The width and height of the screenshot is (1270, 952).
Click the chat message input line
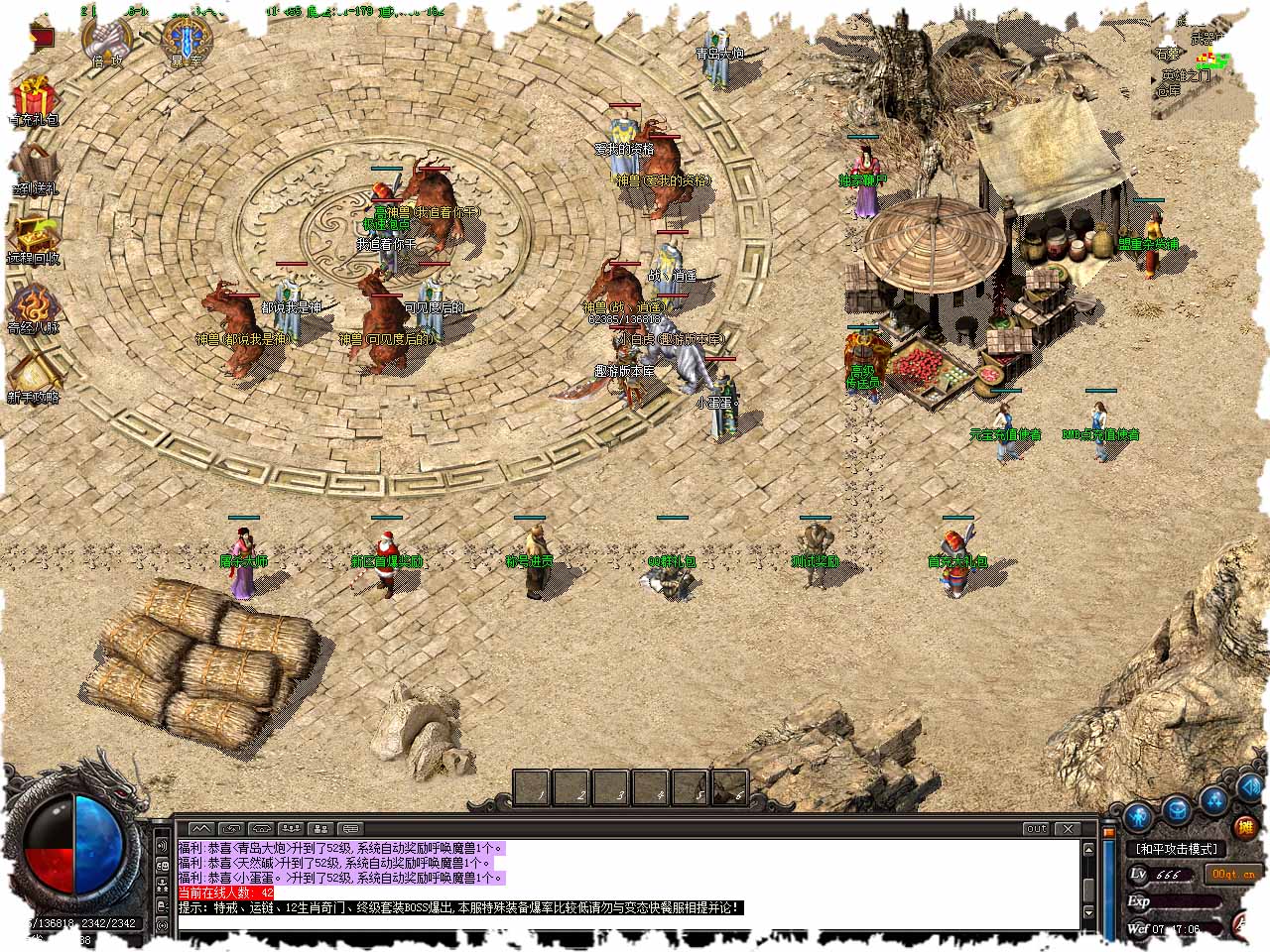pyautogui.click(x=625, y=924)
